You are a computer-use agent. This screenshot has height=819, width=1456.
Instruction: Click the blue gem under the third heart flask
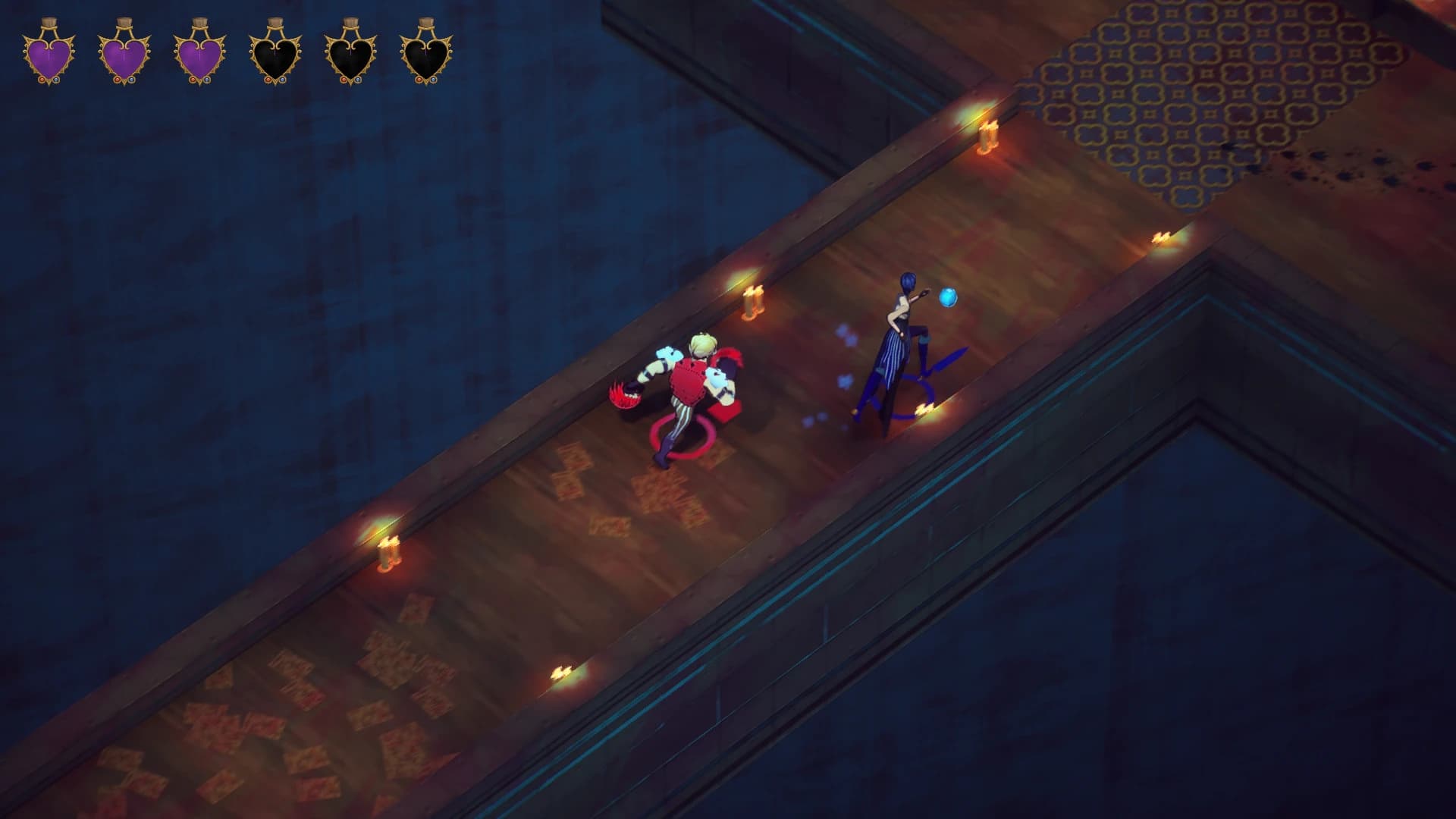click(x=207, y=80)
